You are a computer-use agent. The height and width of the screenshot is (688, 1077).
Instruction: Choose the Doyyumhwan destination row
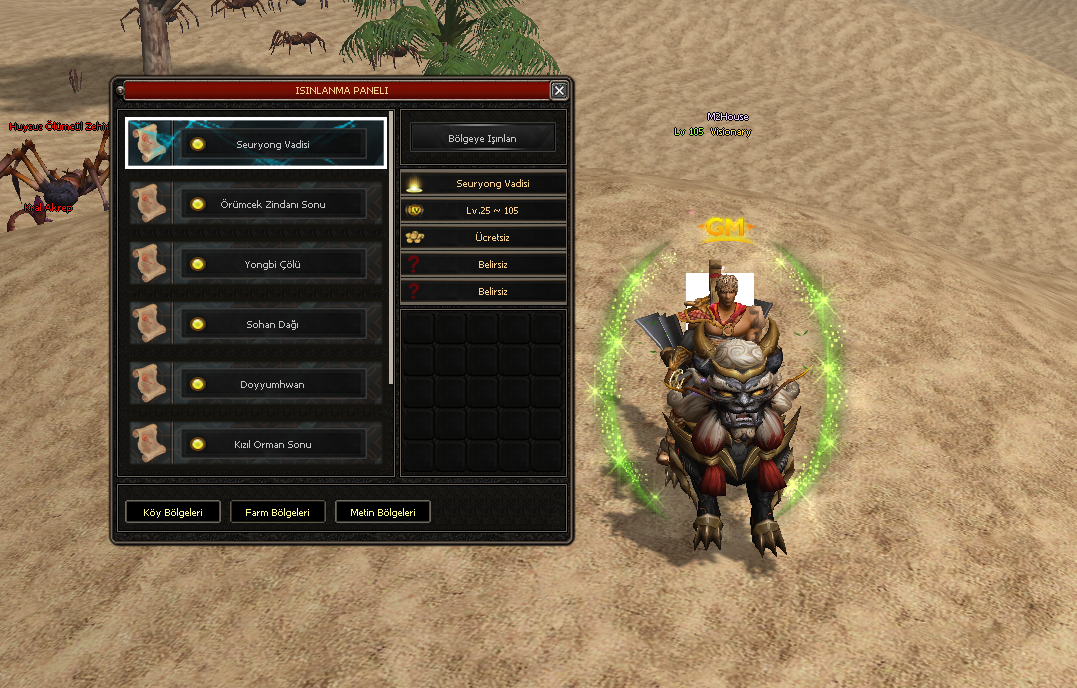click(272, 385)
